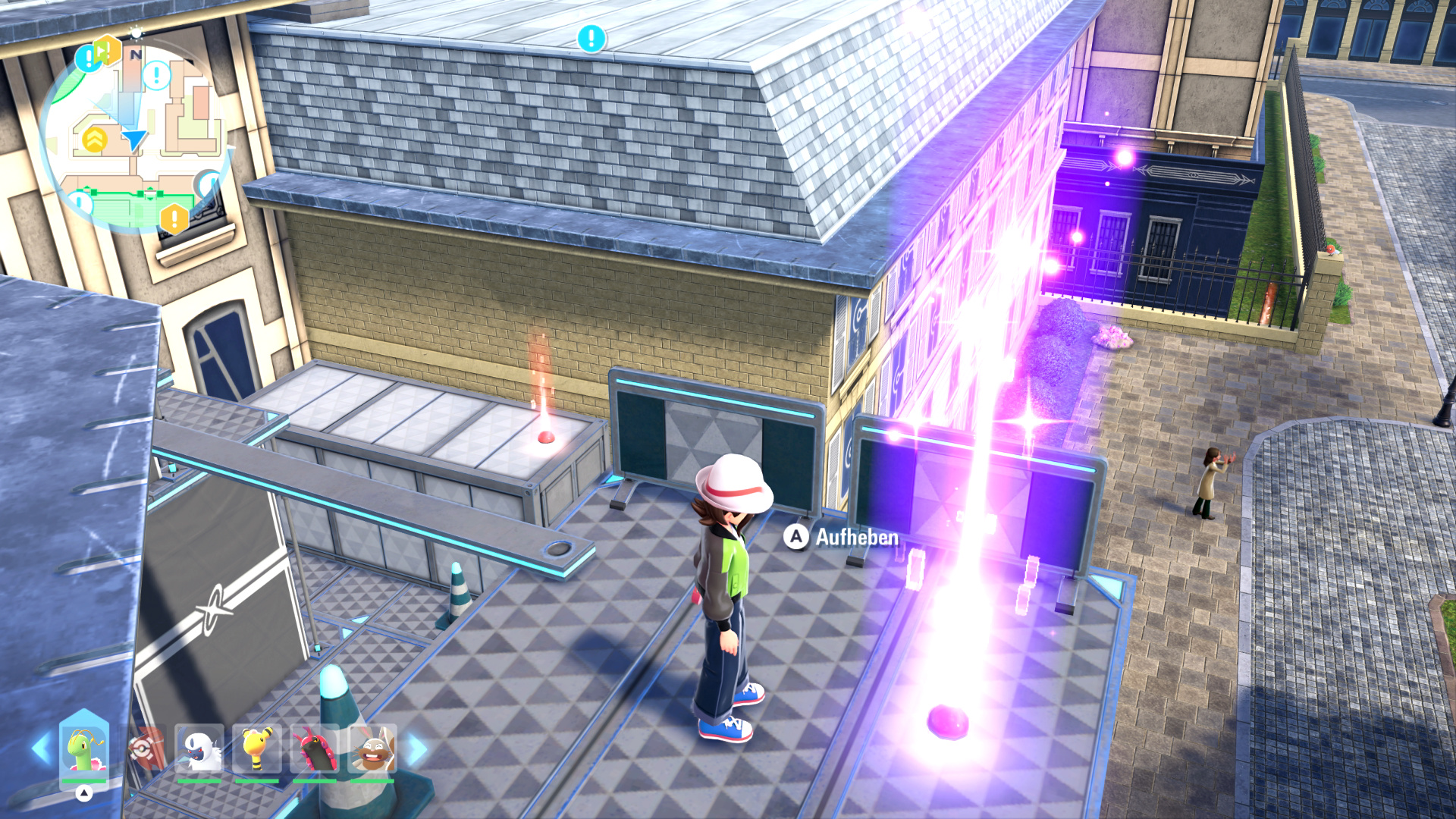This screenshot has height=819, width=1456.
Task: Switch to Scolipede in the party
Action: coord(315,749)
